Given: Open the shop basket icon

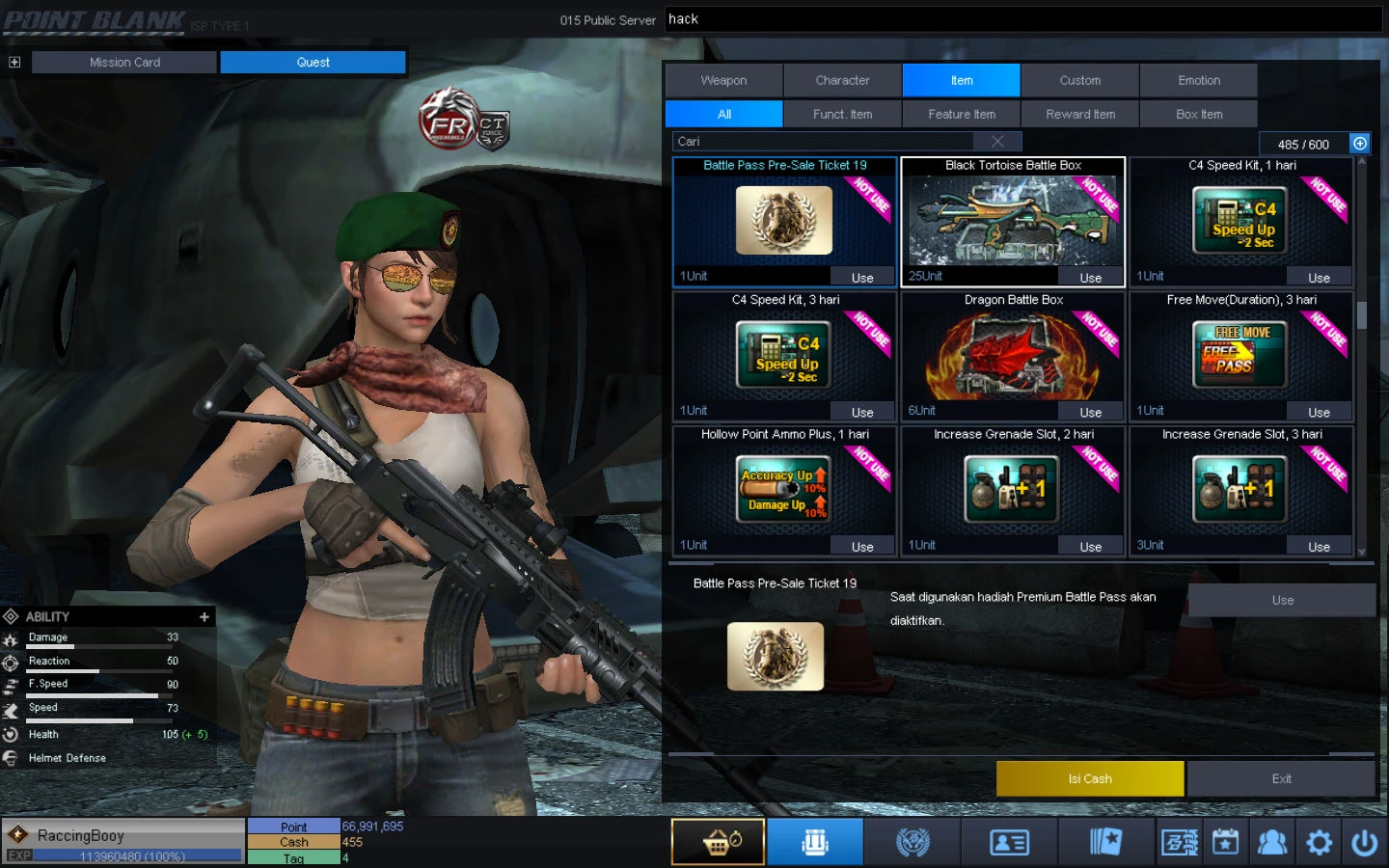Looking at the screenshot, I should pyautogui.click(x=718, y=843).
